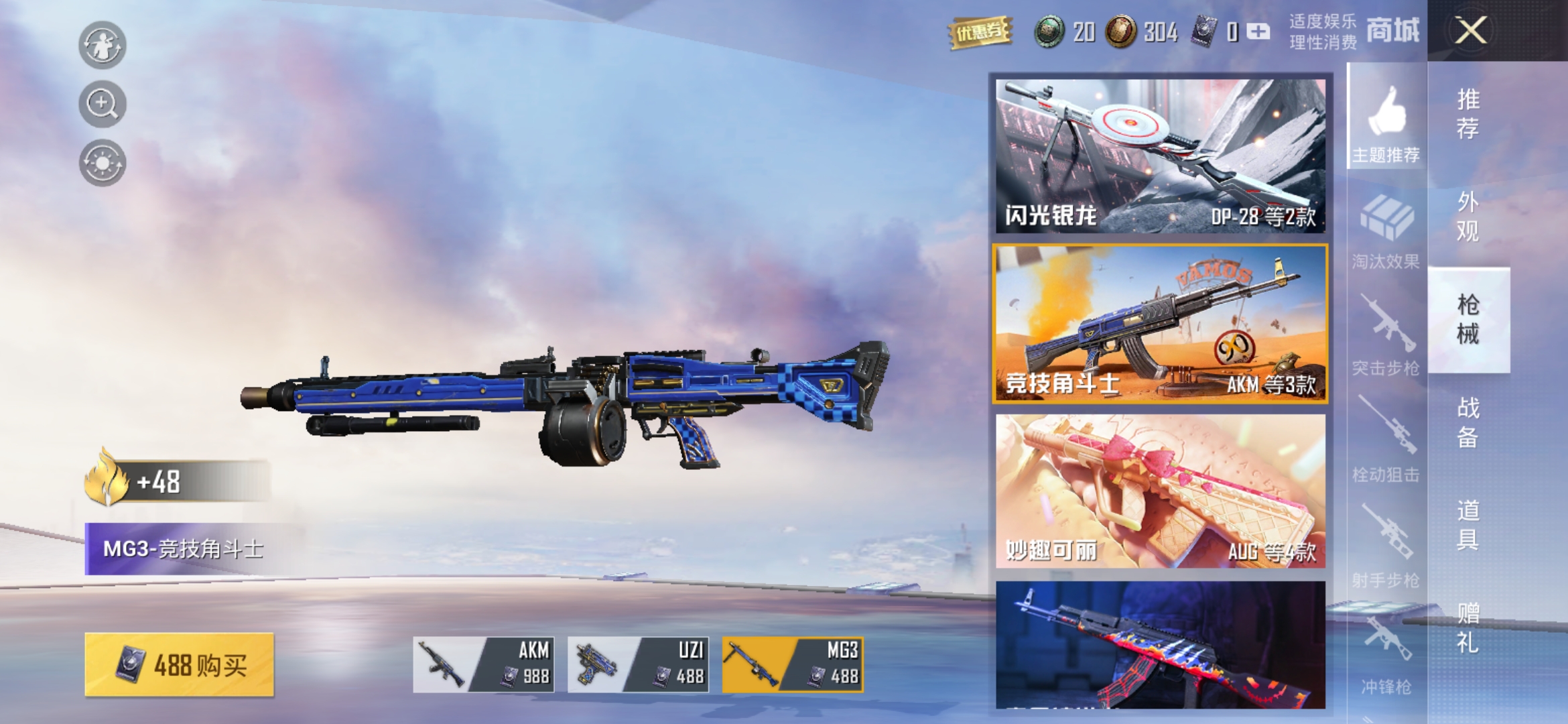Zoom in with the magnifier icon
The height and width of the screenshot is (724, 1568).
point(102,104)
